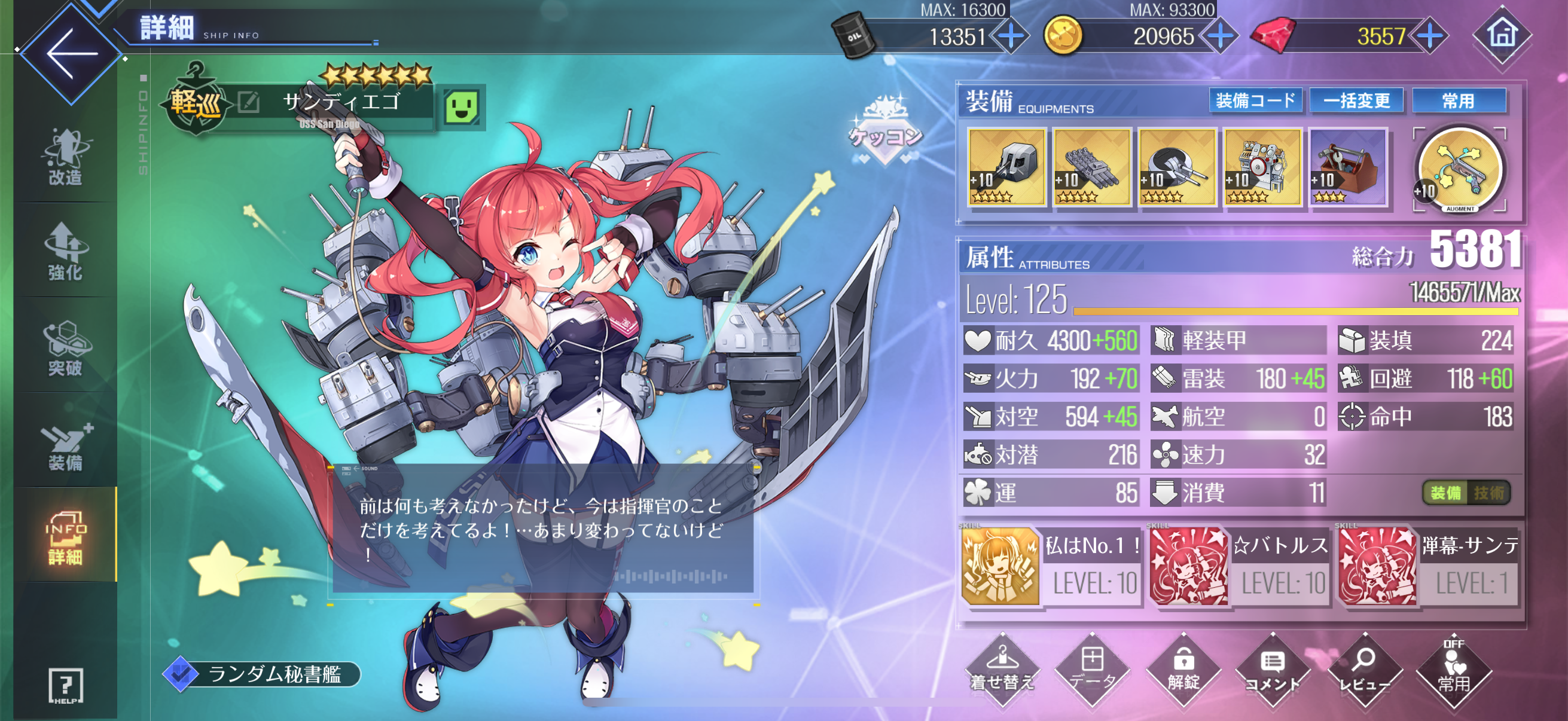Choose 一括変更 bulk change button

click(x=1356, y=100)
